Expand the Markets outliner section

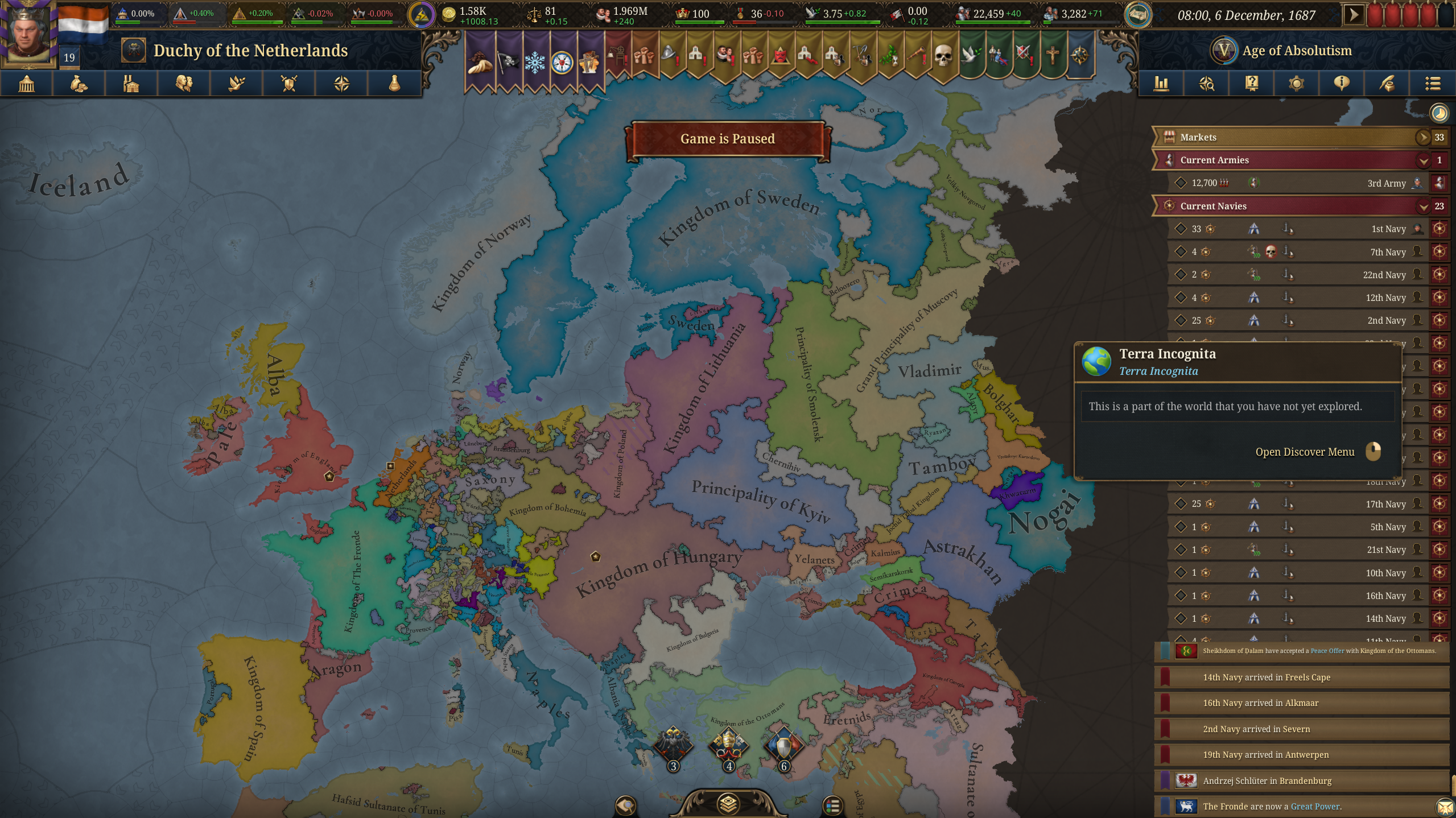(x=1422, y=137)
